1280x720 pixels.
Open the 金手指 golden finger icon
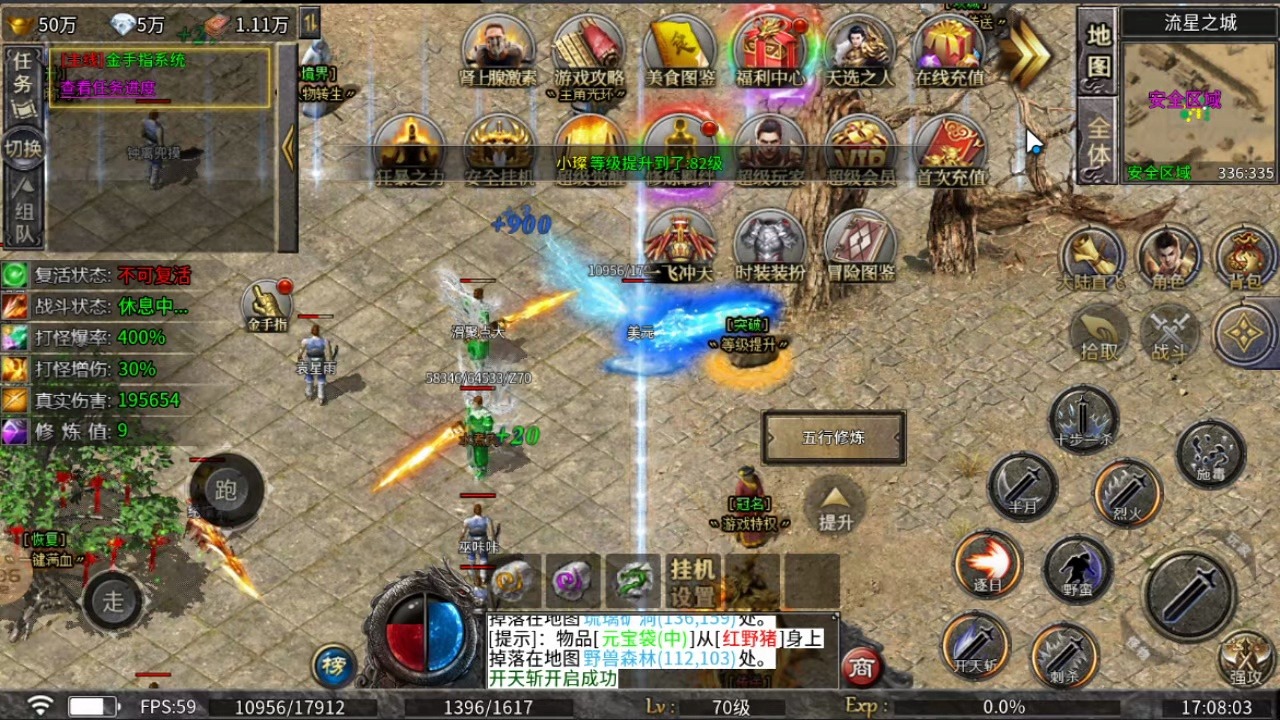click(x=268, y=306)
